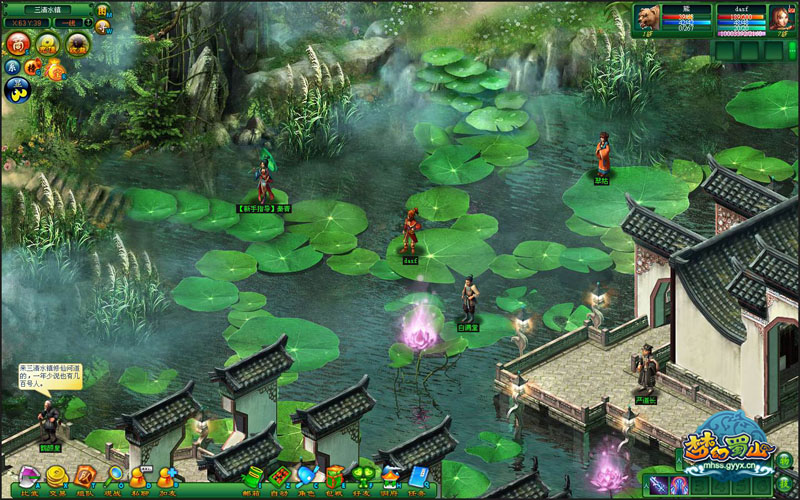Click the 宝 treasure pouch icon
This screenshot has height=500, width=800.
pos(55,68)
